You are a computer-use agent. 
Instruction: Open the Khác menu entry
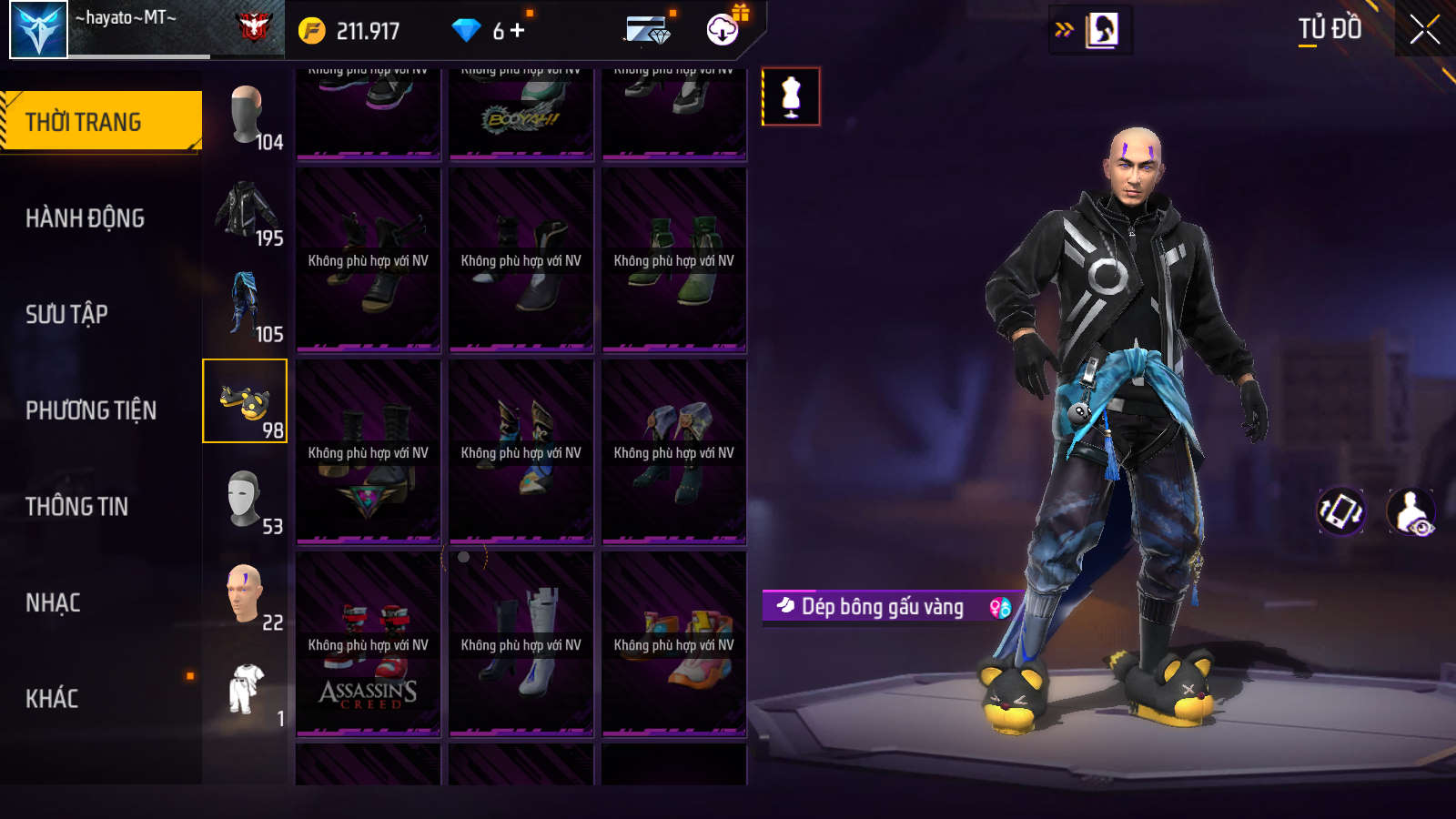pos(52,699)
